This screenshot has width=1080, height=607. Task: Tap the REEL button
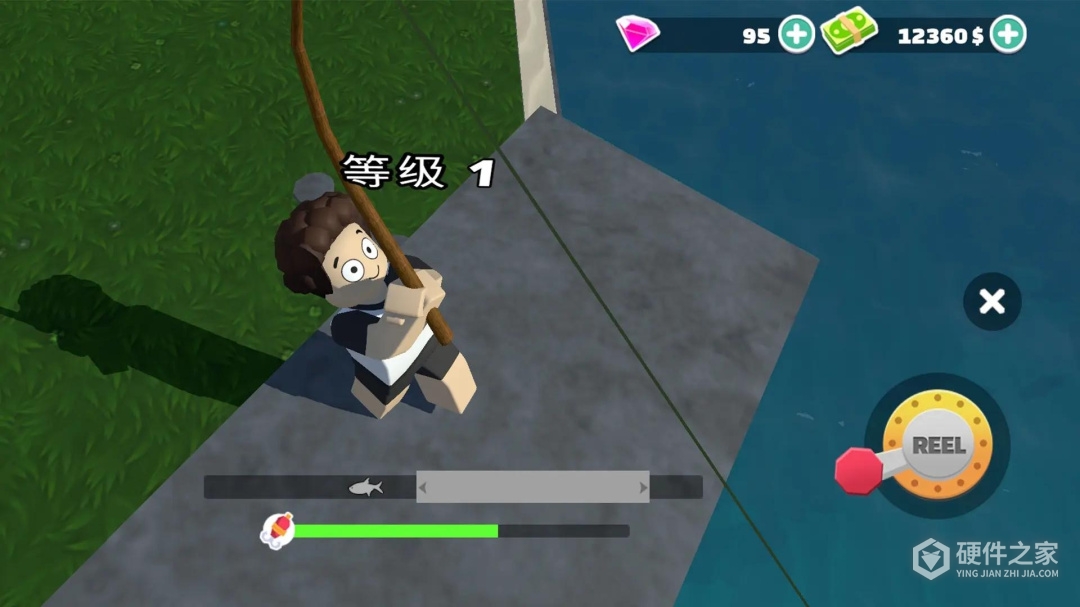click(x=937, y=446)
